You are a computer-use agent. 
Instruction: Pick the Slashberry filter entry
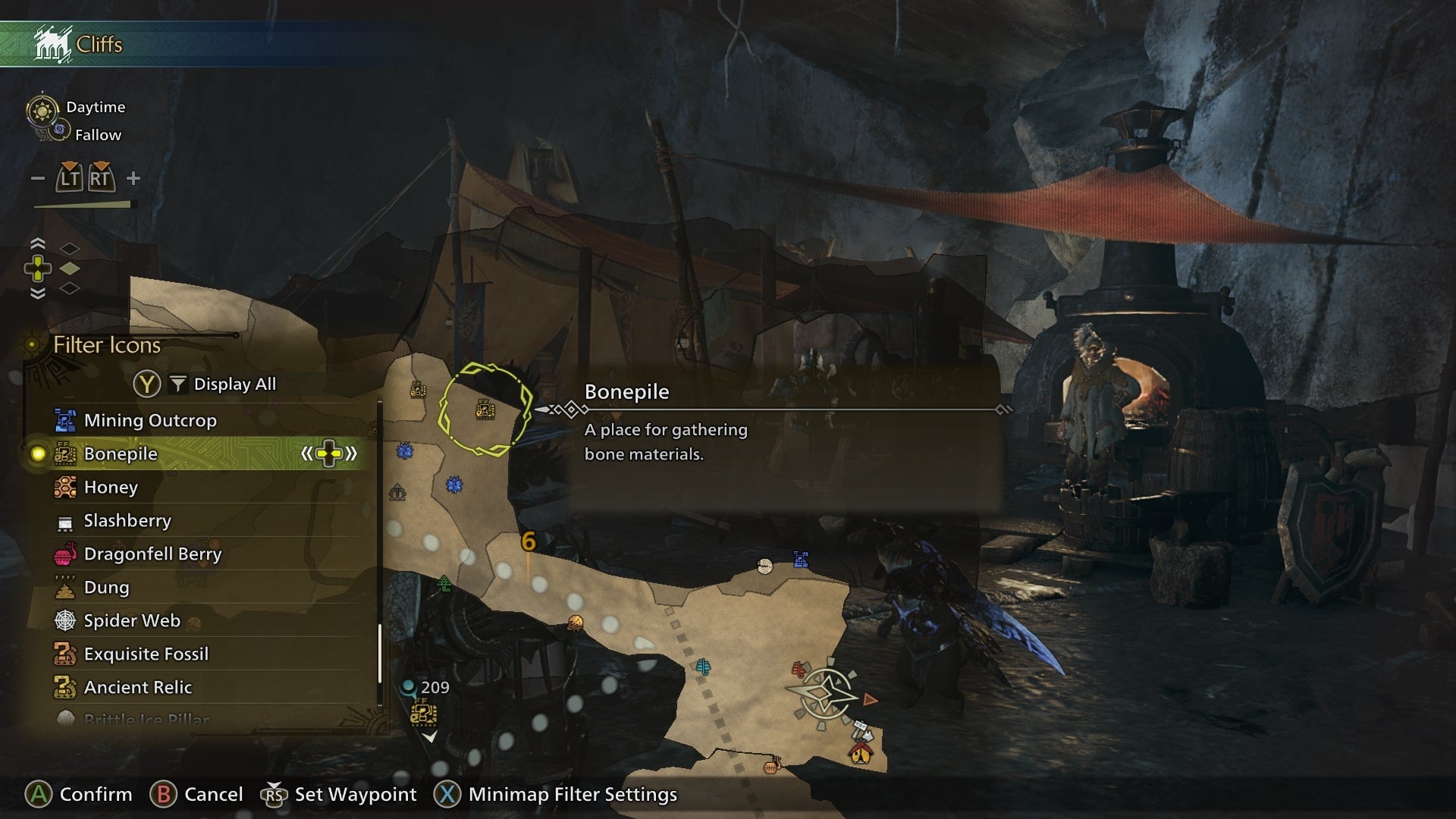tap(127, 520)
